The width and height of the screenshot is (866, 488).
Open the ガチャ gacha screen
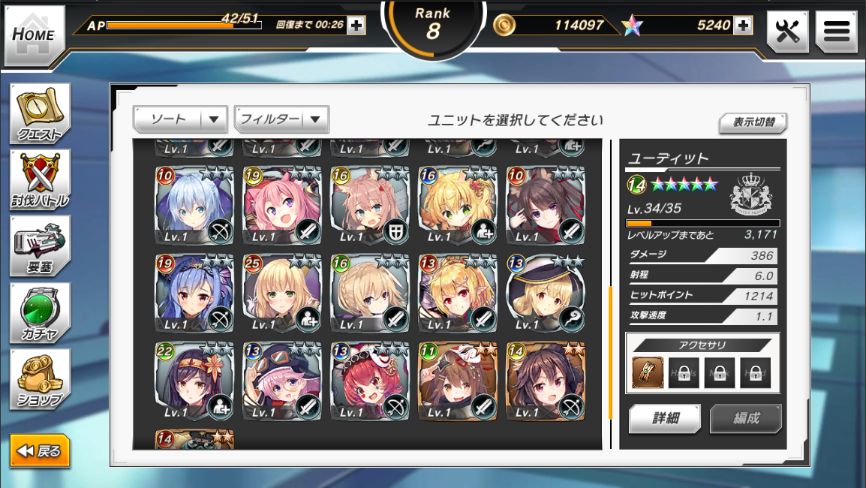40,313
